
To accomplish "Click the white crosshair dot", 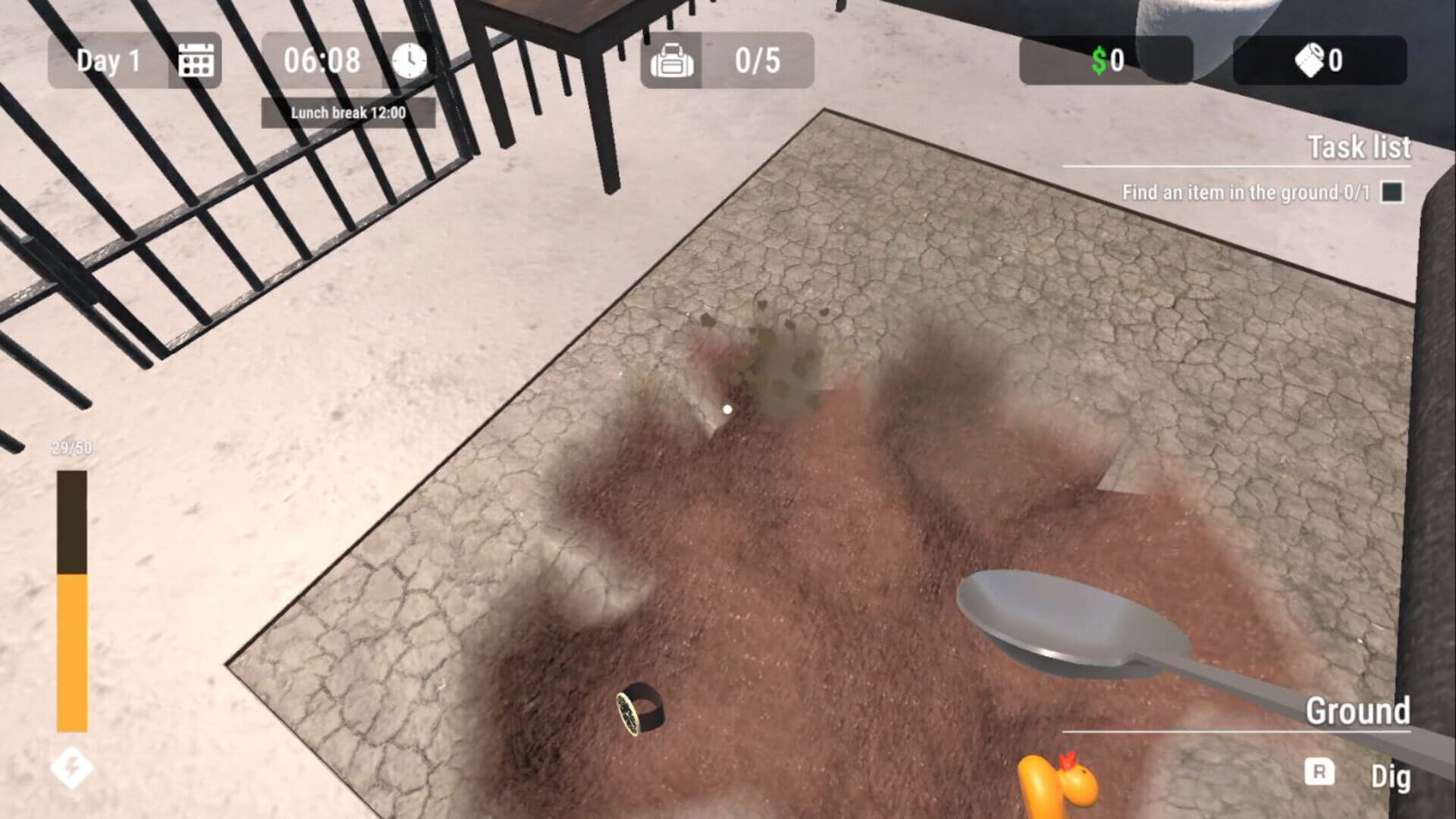I will pos(727,408).
